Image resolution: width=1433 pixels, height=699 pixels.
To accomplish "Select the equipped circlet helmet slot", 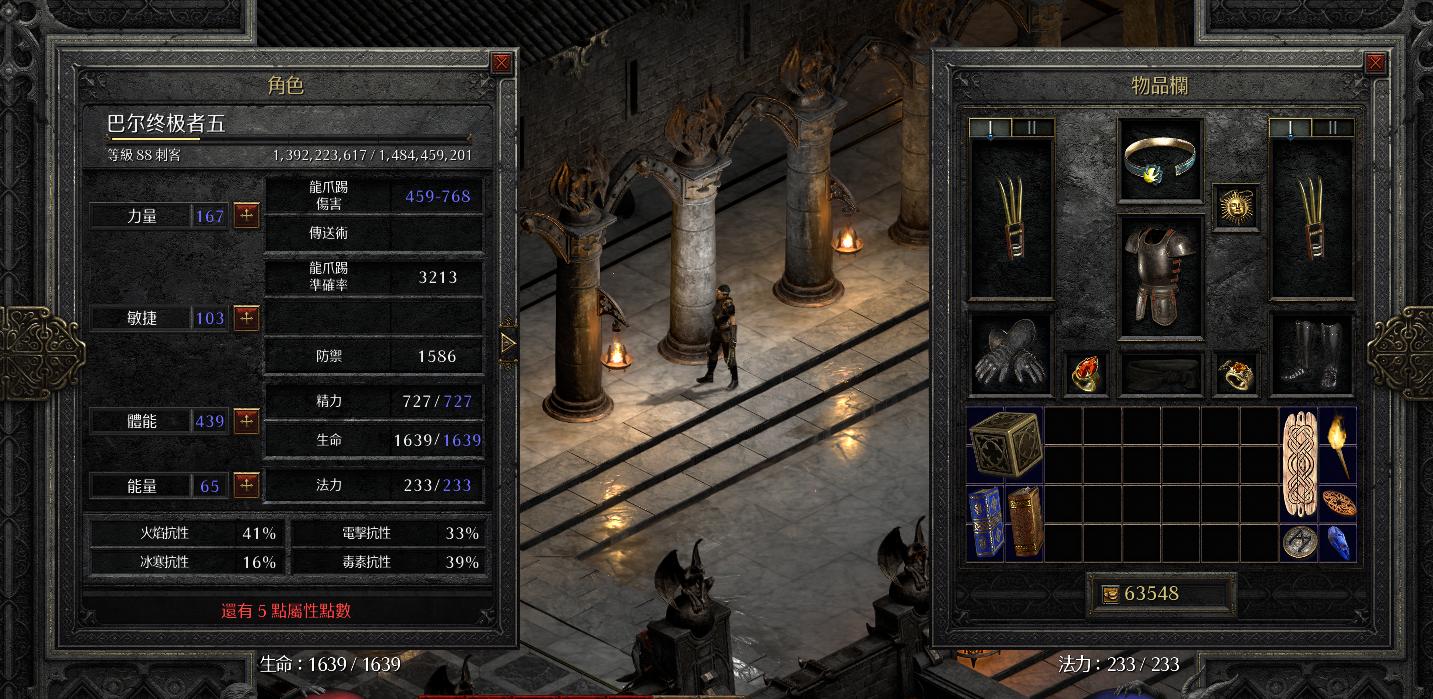I will click(1160, 160).
